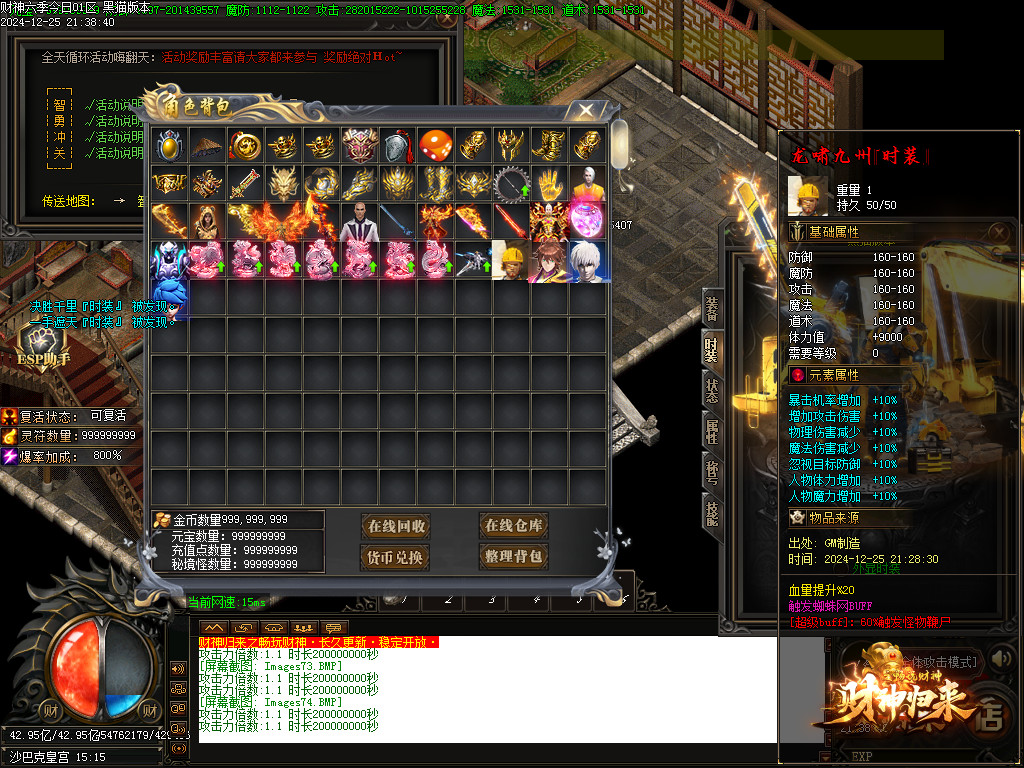Open 在线回收 online recycling
Screen dimensions: 1024x768
pos(397,526)
